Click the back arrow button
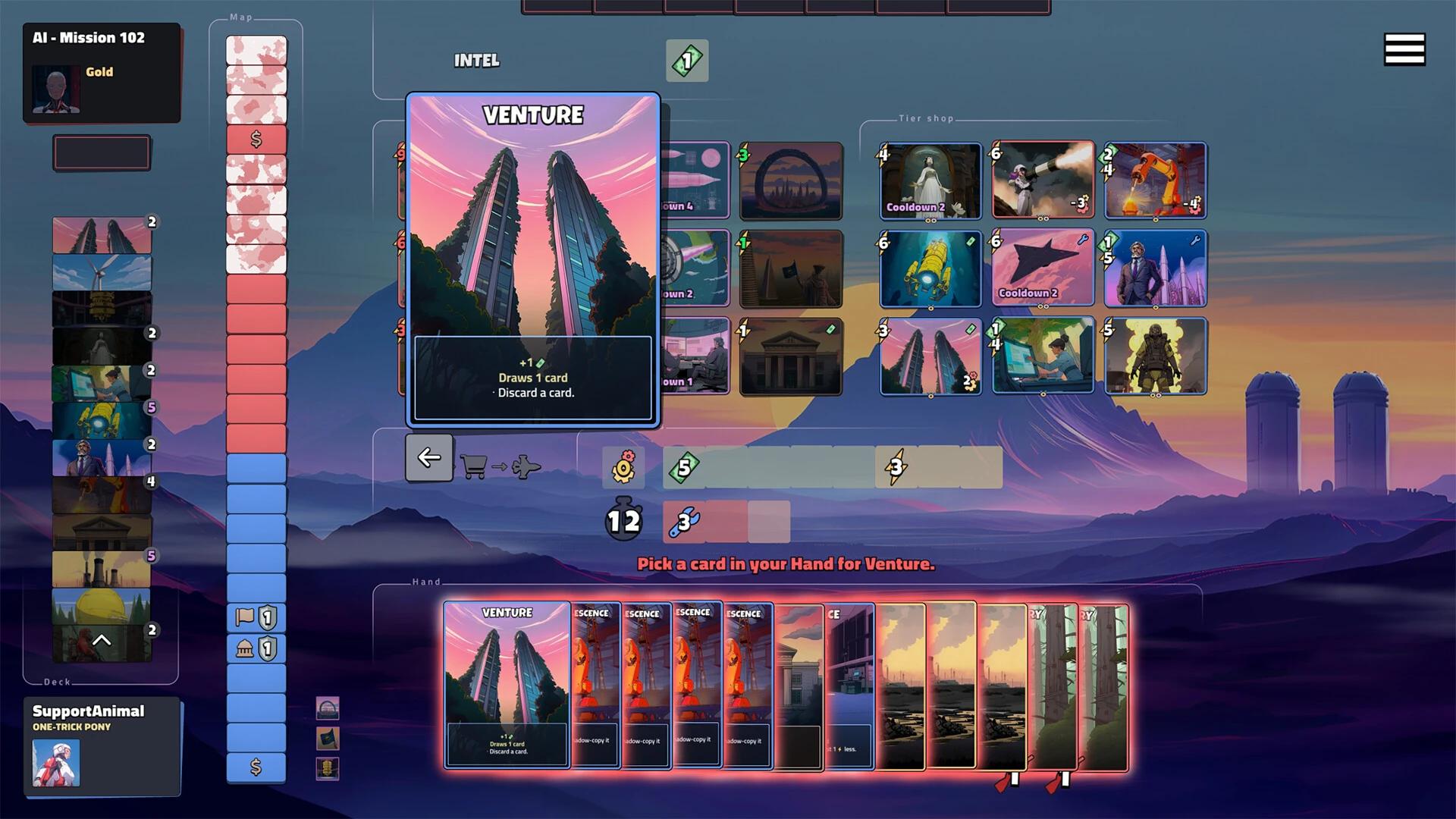Image resolution: width=1456 pixels, height=819 pixels. point(428,457)
